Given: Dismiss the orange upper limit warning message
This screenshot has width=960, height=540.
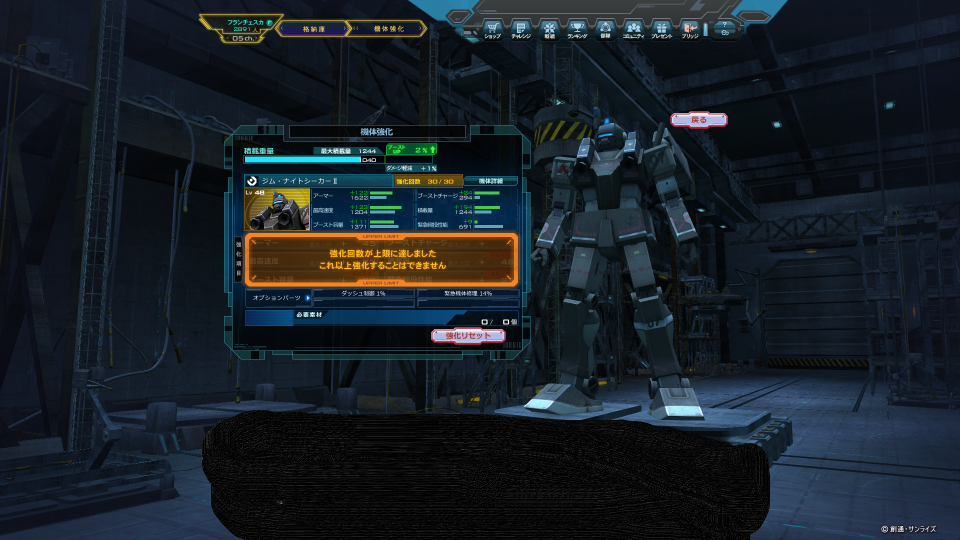Looking at the screenshot, I should click(381, 261).
